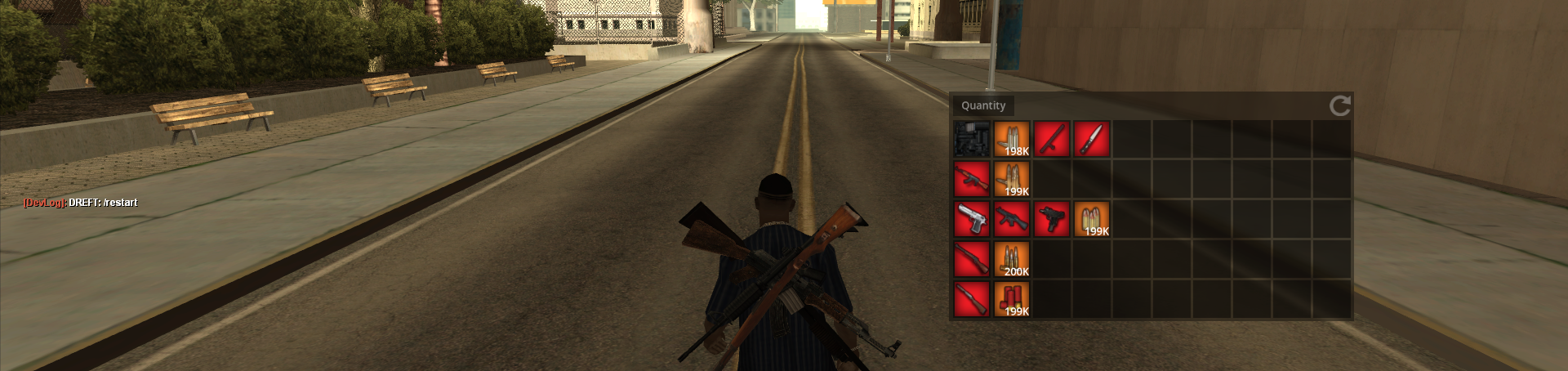Refresh the inventory with the circular arrow
Image resolution: width=1568 pixels, height=371 pixels.
point(1339,105)
